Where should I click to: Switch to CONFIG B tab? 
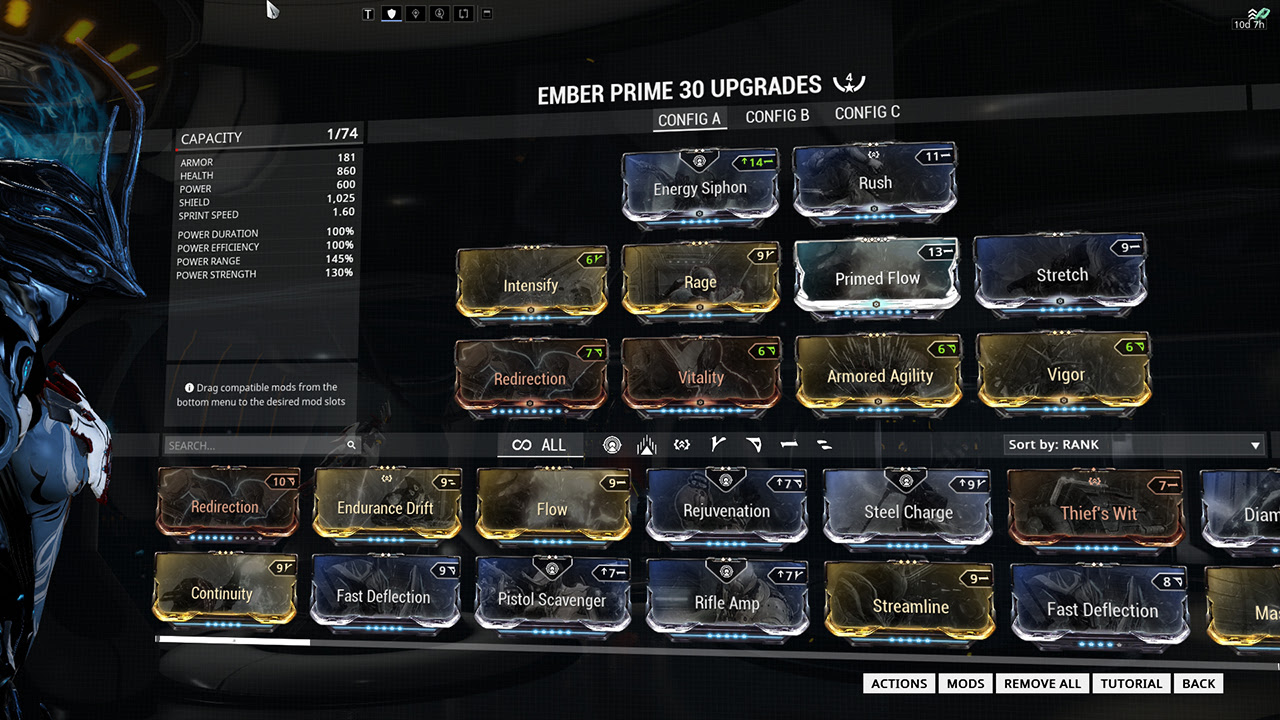click(x=777, y=115)
